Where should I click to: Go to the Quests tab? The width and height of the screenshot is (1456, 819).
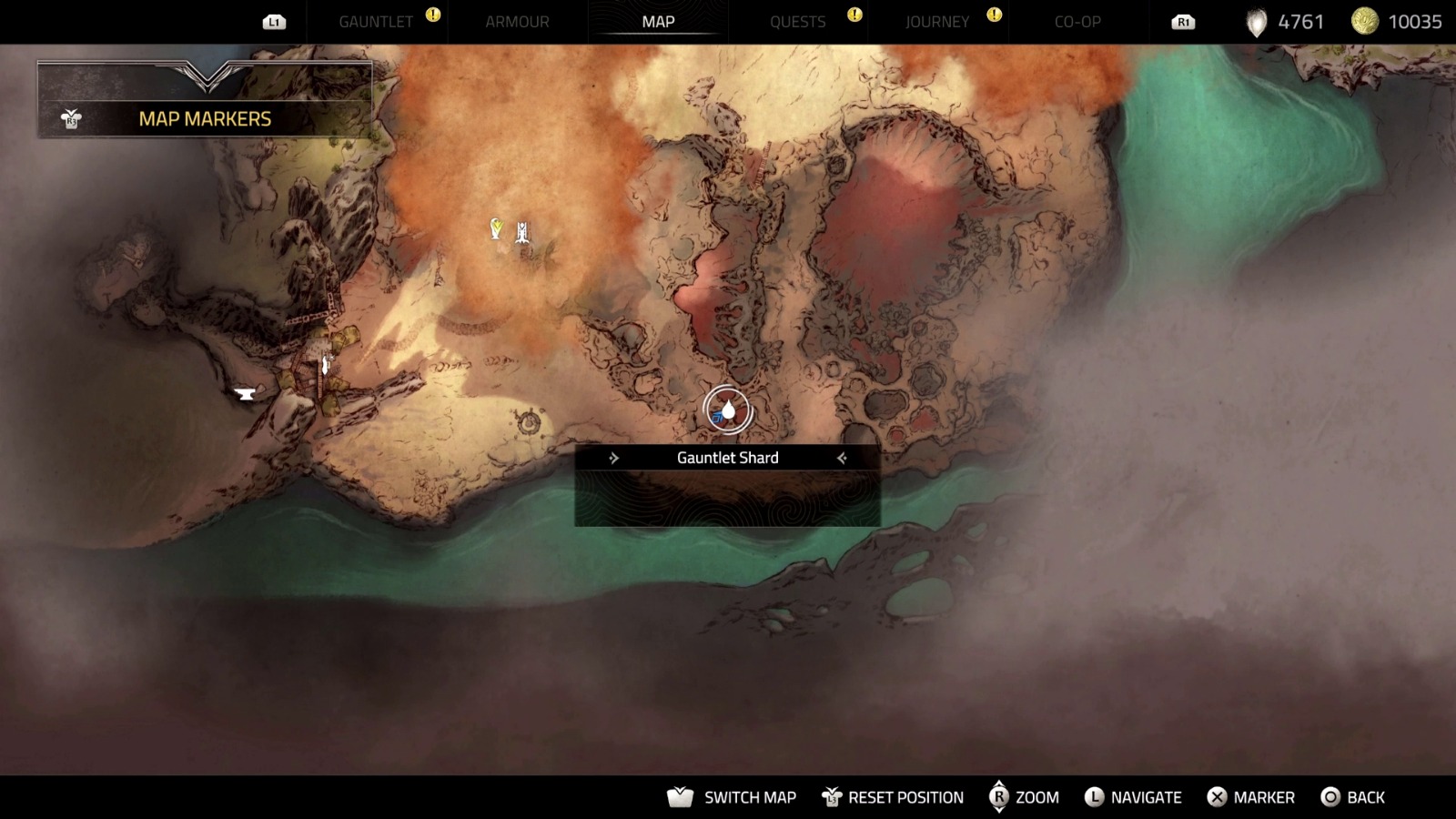coord(797,22)
